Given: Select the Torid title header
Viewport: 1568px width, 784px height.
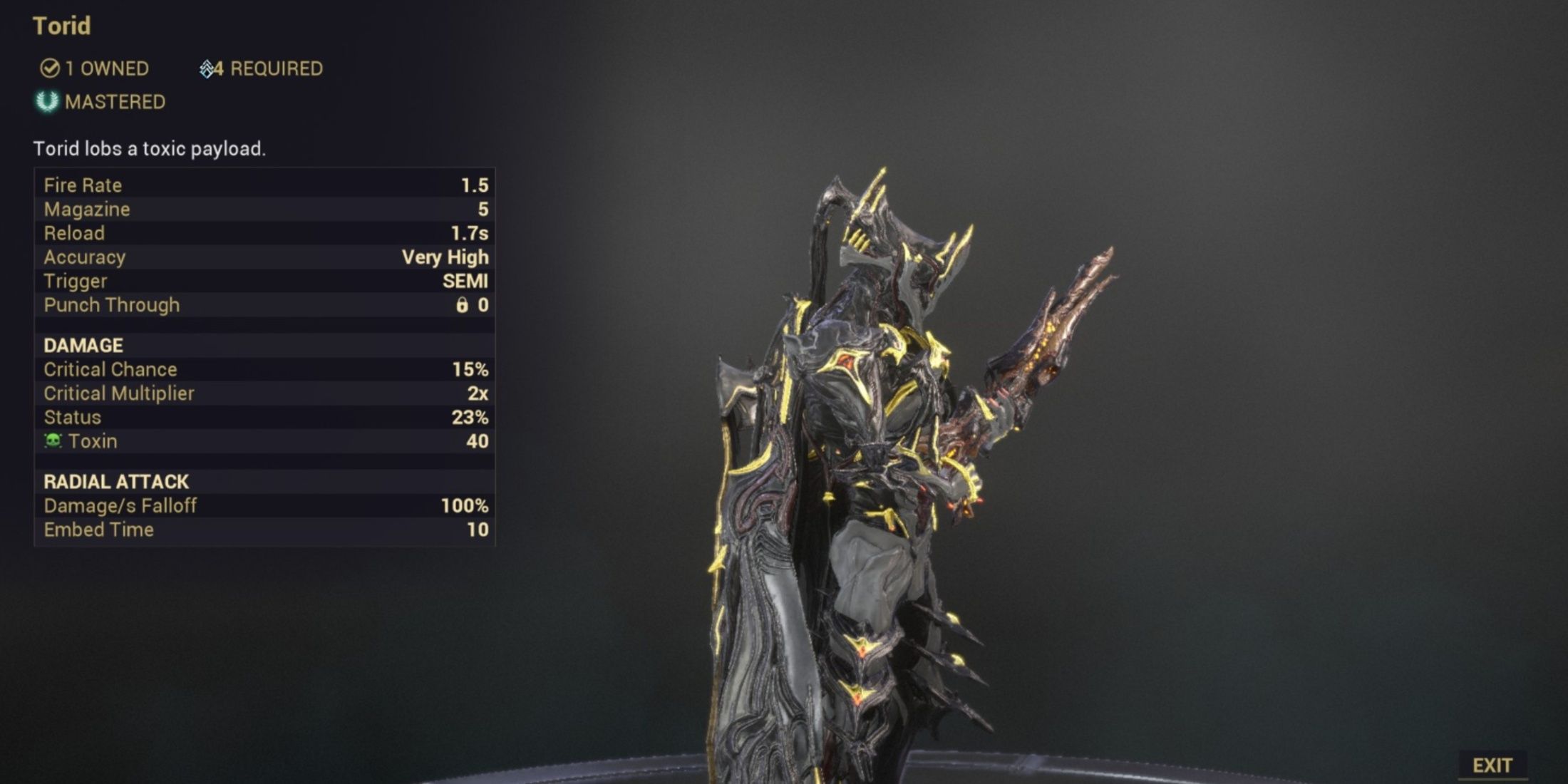Looking at the screenshot, I should click(x=61, y=26).
